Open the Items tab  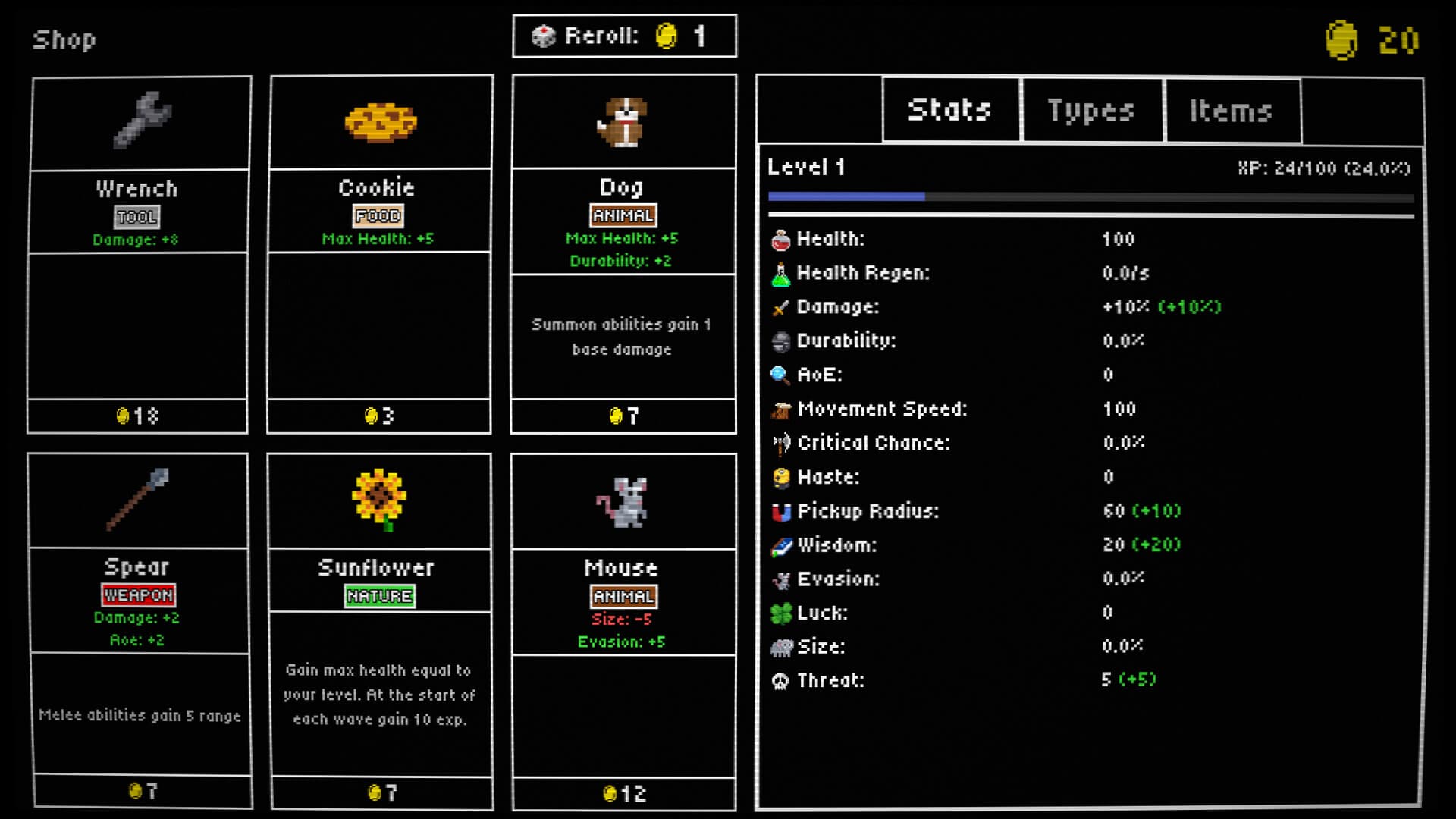(1232, 110)
